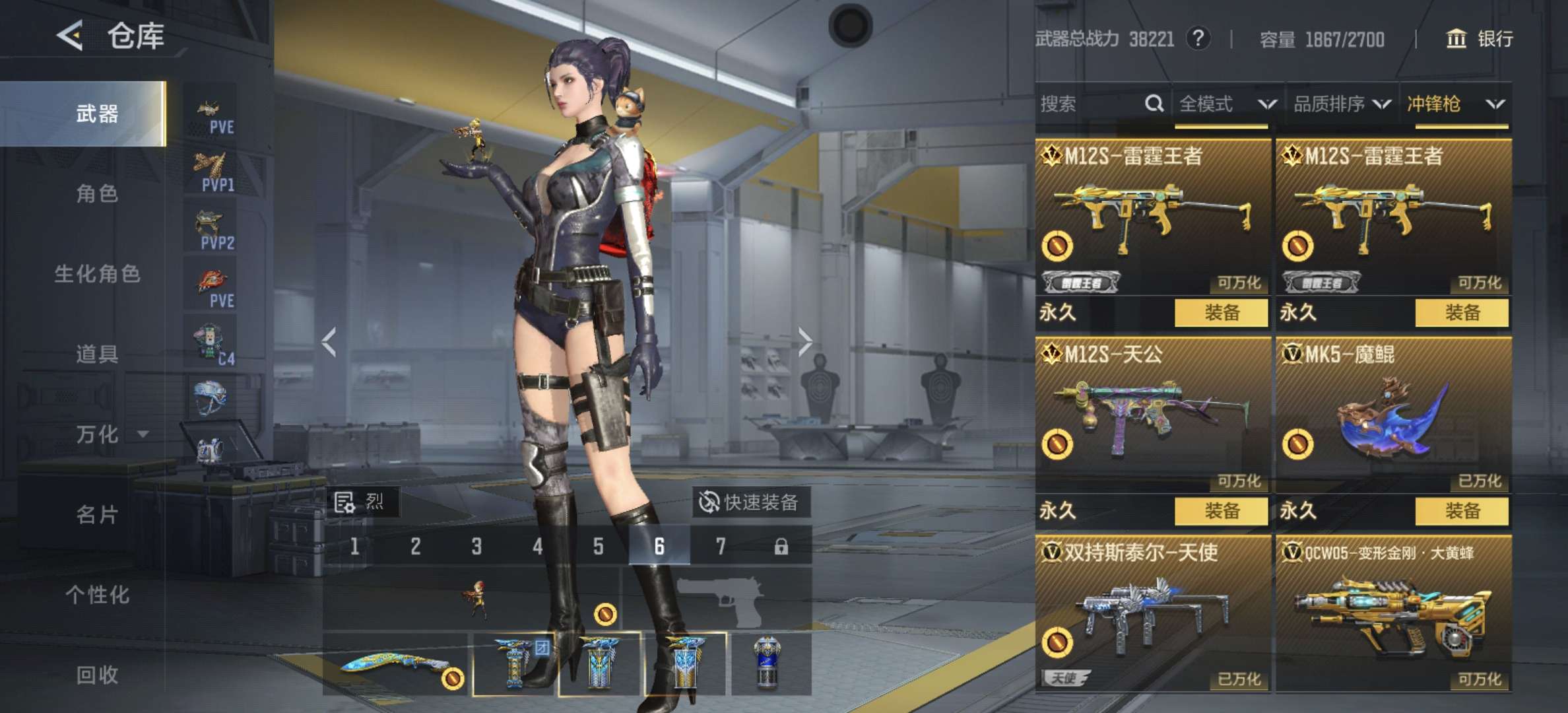Open the 生化角色 category
Image resolution: width=1568 pixels, height=713 pixels.
(97, 274)
